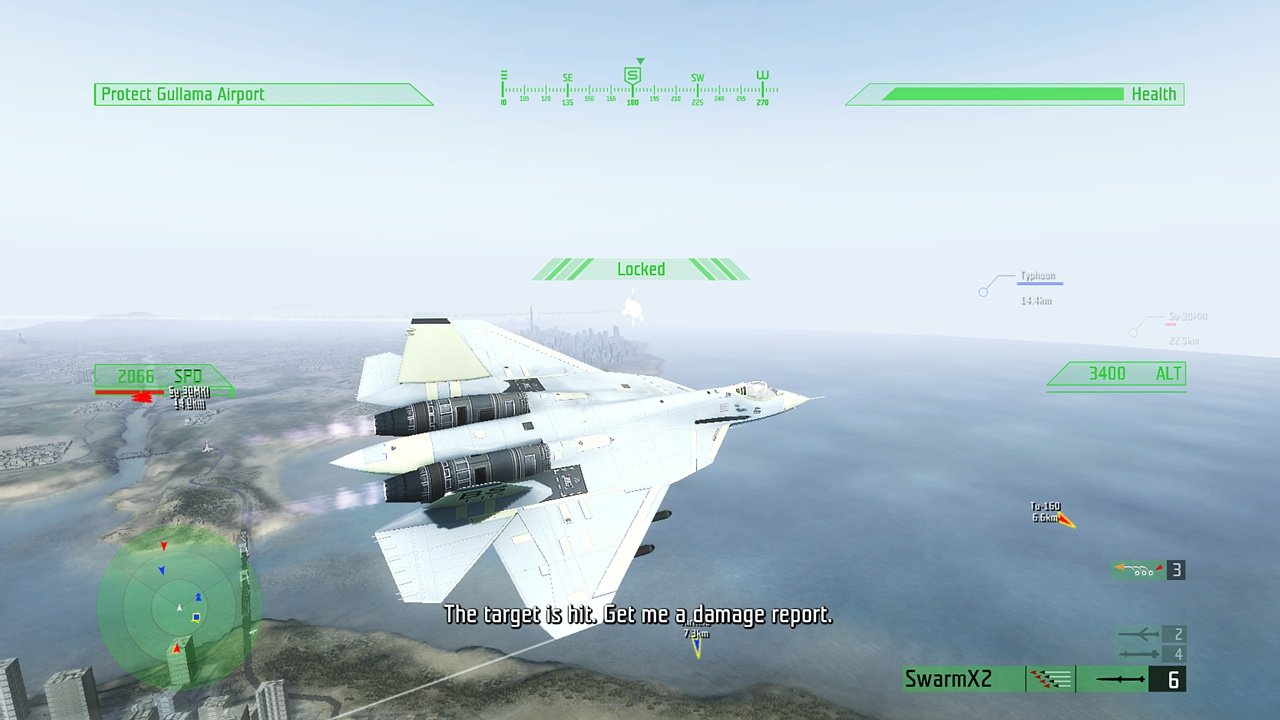Toggle the Locked status indicator

pos(639,268)
